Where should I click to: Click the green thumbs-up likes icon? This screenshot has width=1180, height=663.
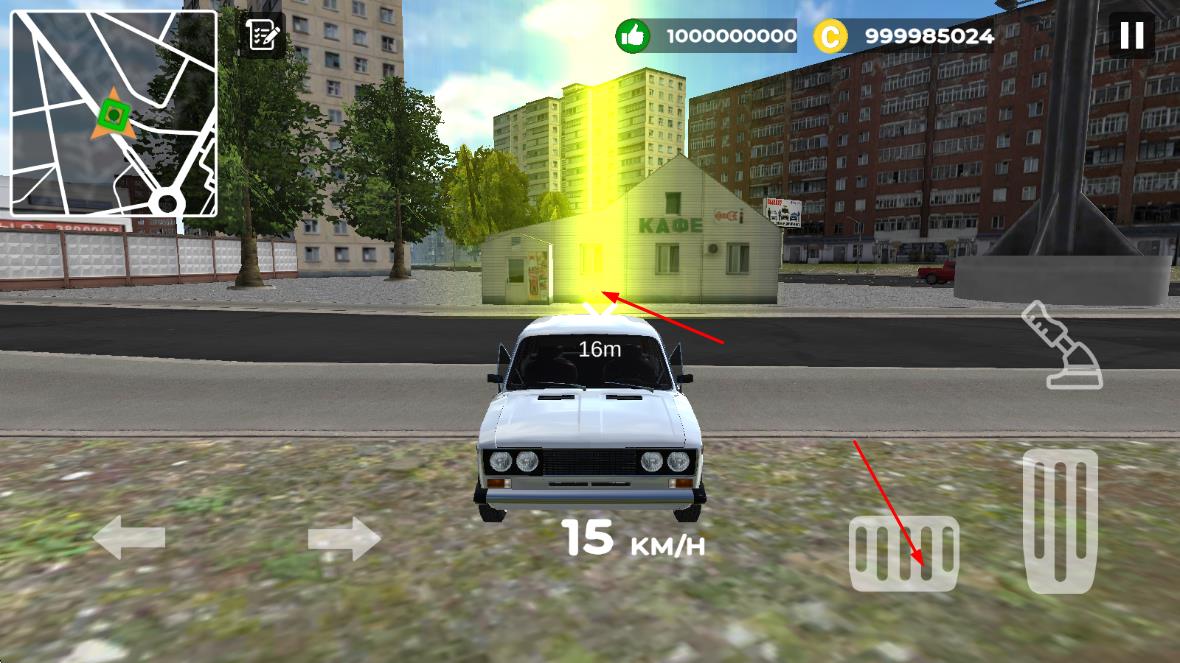631,37
